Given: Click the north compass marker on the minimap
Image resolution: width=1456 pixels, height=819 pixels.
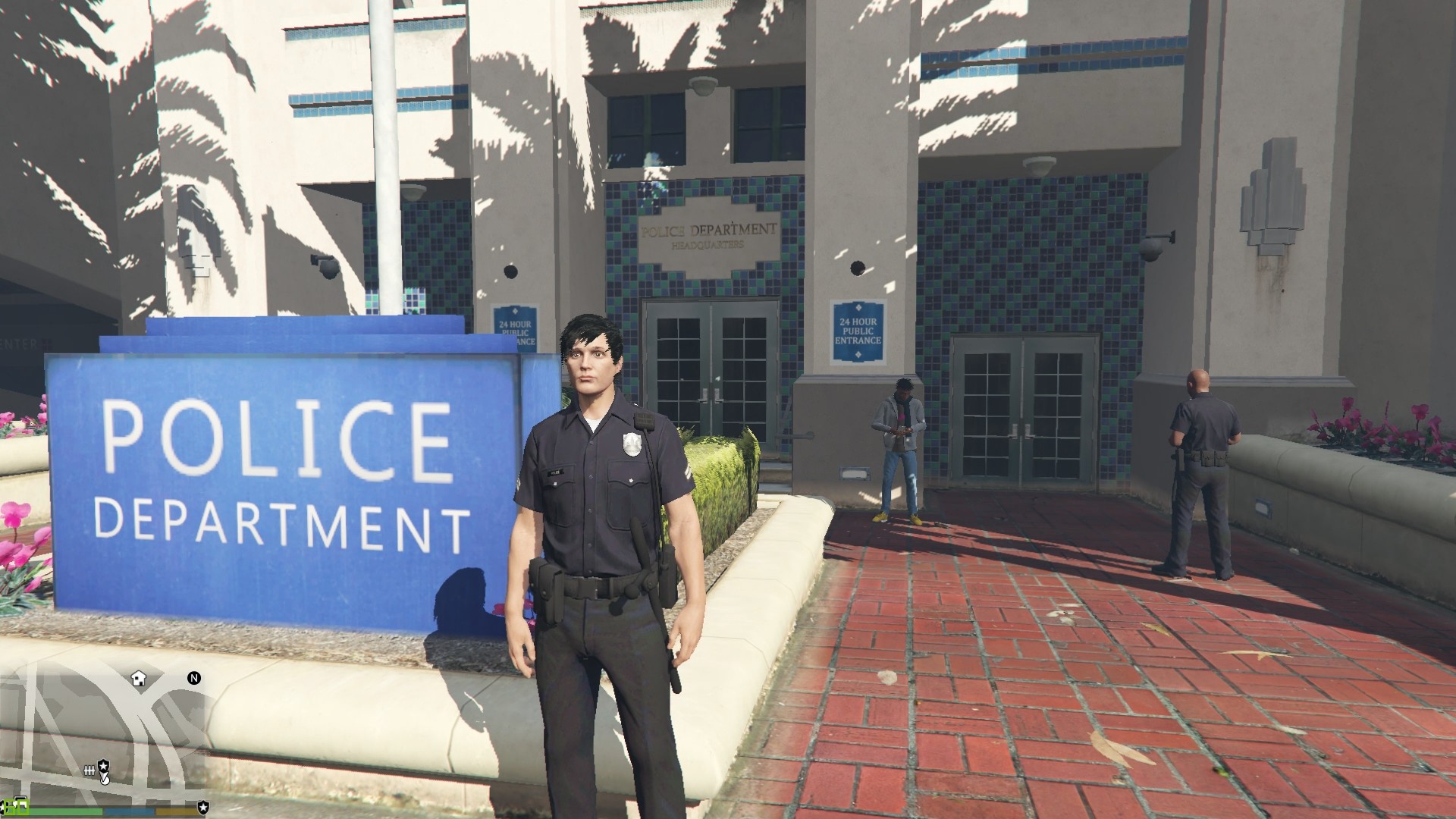Looking at the screenshot, I should click(194, 678).
